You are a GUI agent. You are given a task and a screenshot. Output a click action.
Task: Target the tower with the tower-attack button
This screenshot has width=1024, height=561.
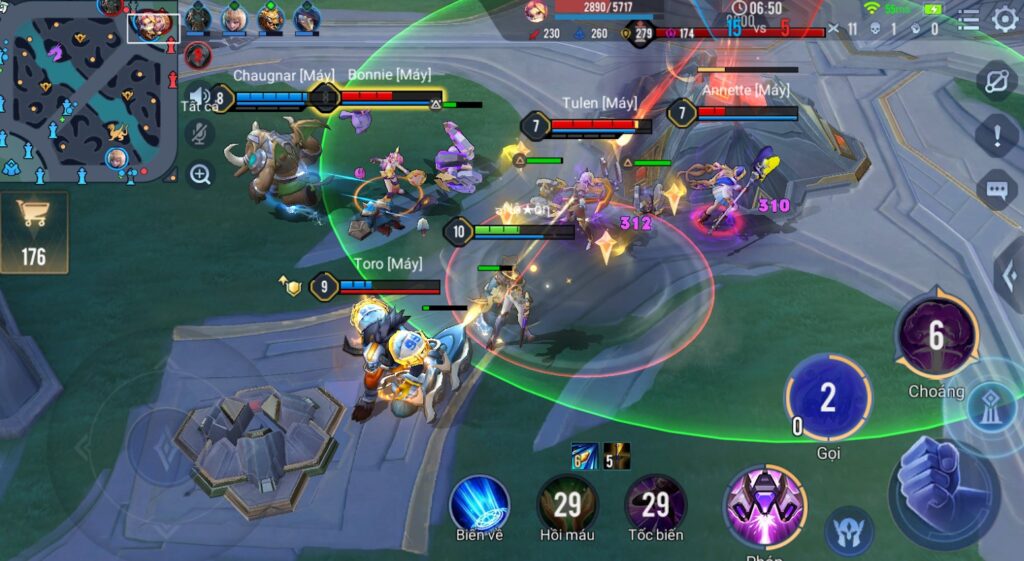pos(992,398)
